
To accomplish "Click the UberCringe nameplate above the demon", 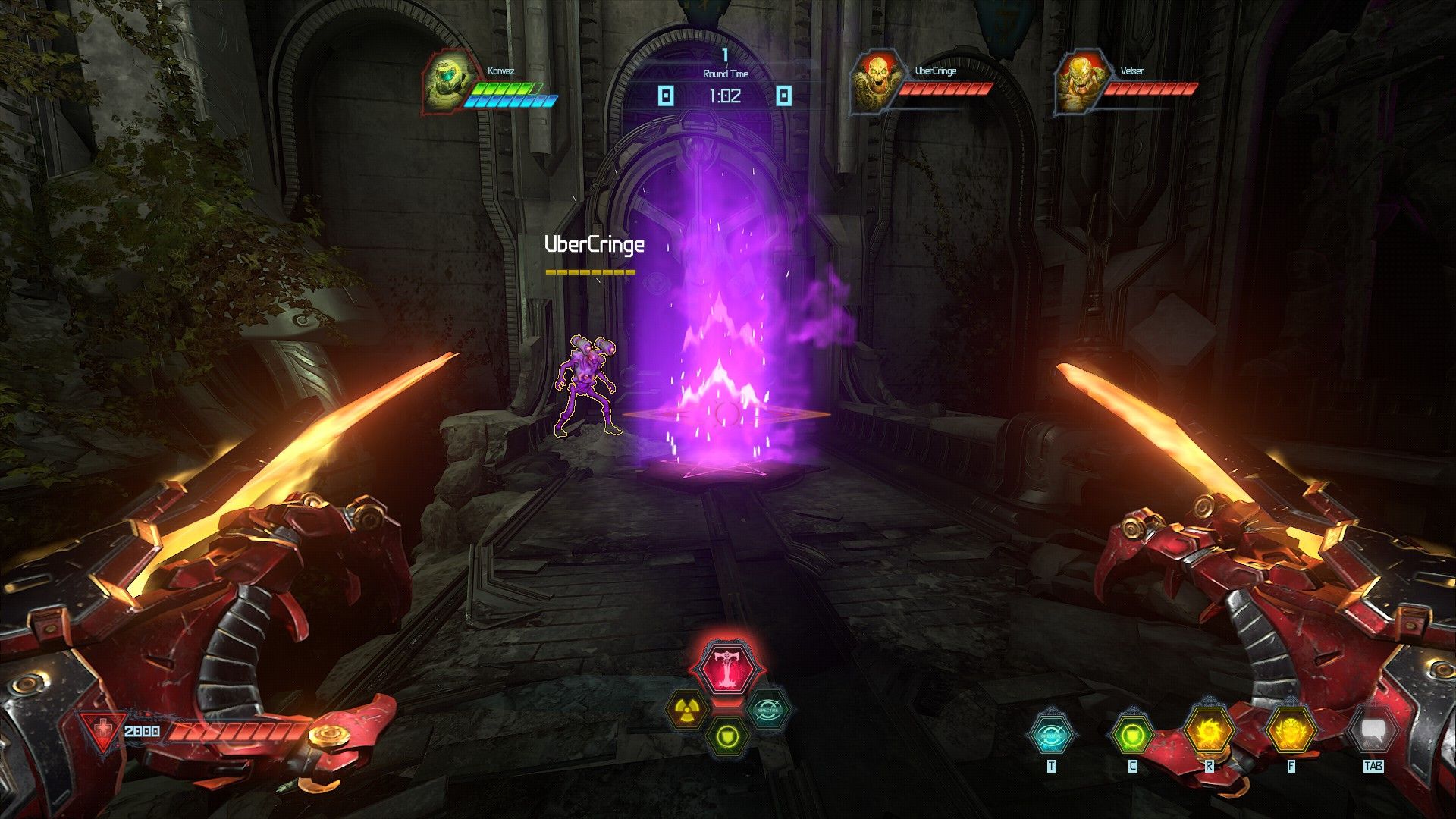I will [x=595, y=244].
